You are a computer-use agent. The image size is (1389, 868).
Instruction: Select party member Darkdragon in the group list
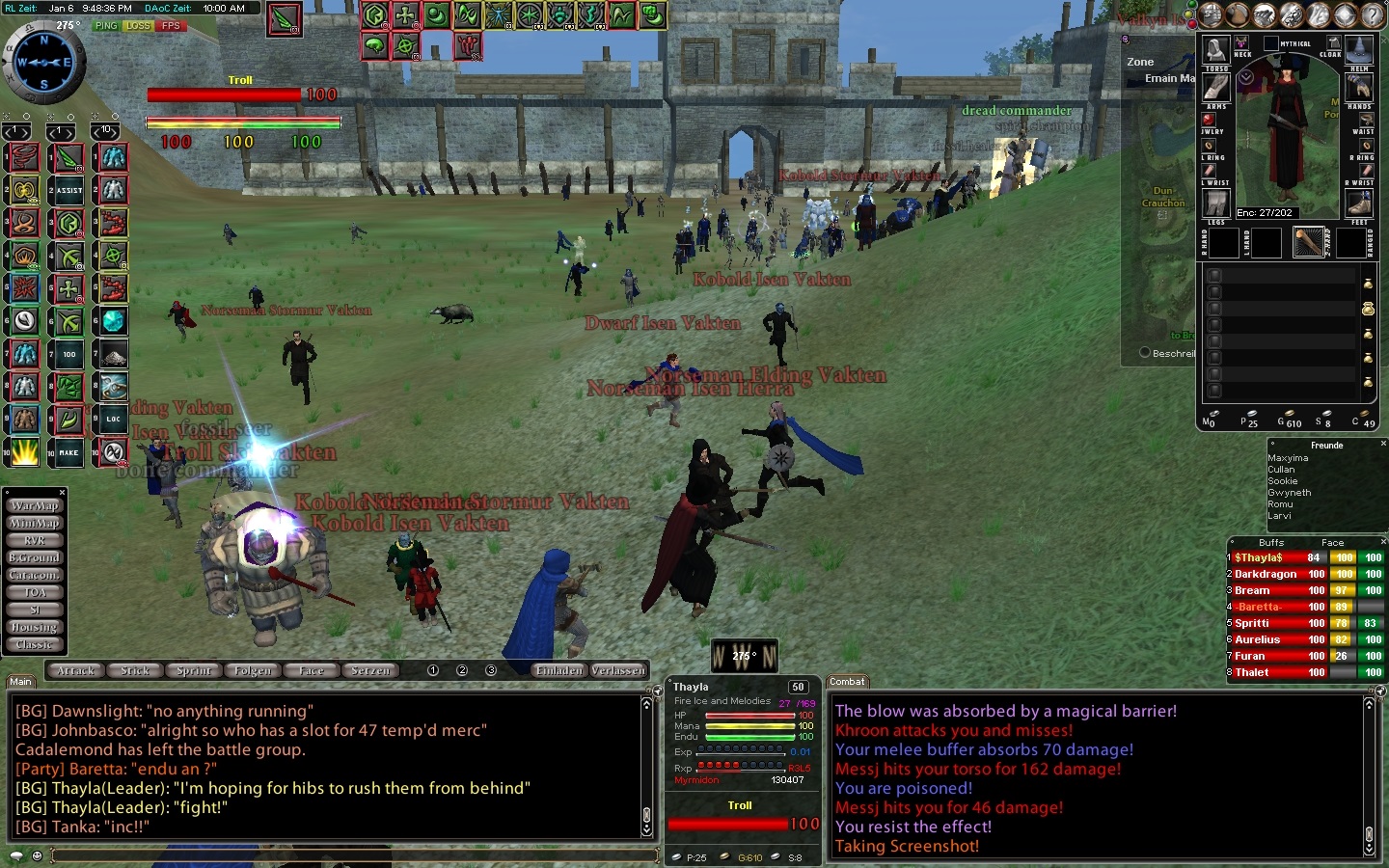[1266, 574]
